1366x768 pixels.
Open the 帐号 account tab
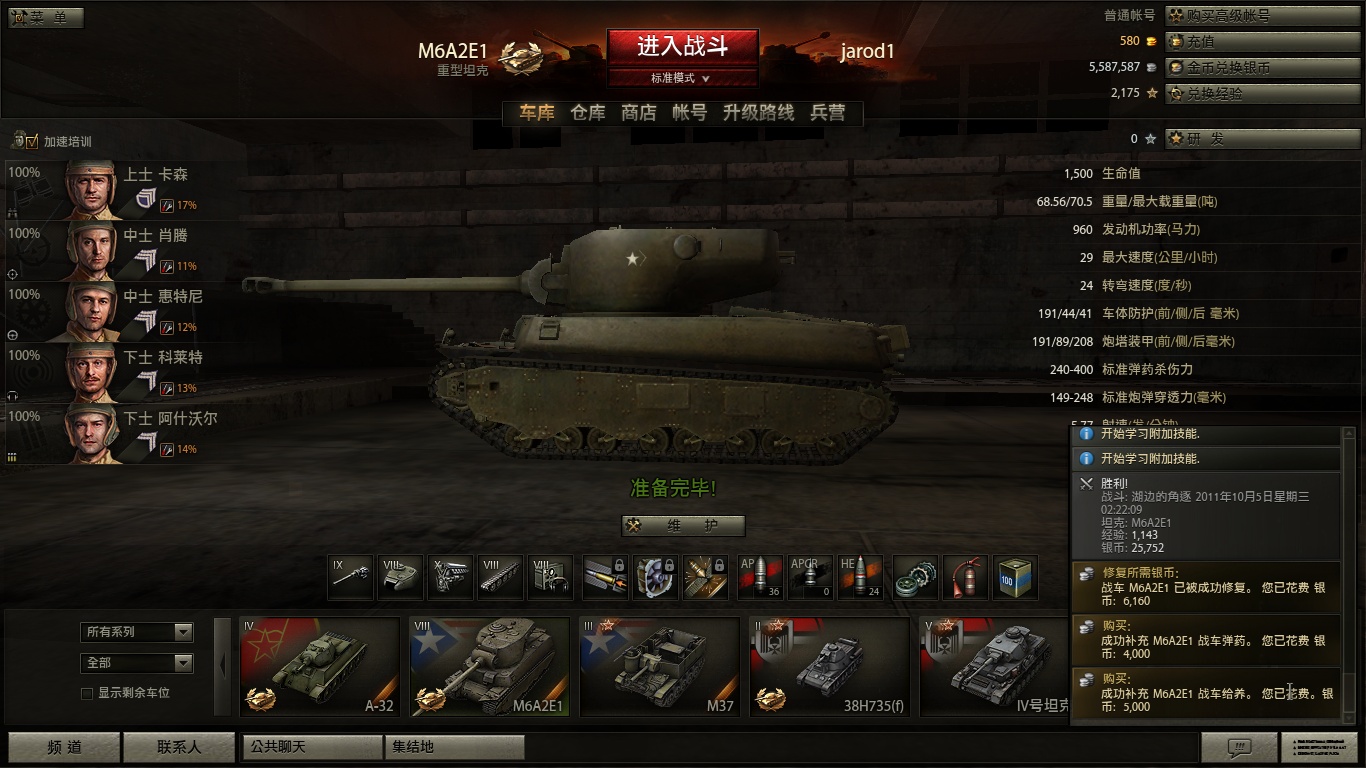point(690,113)
